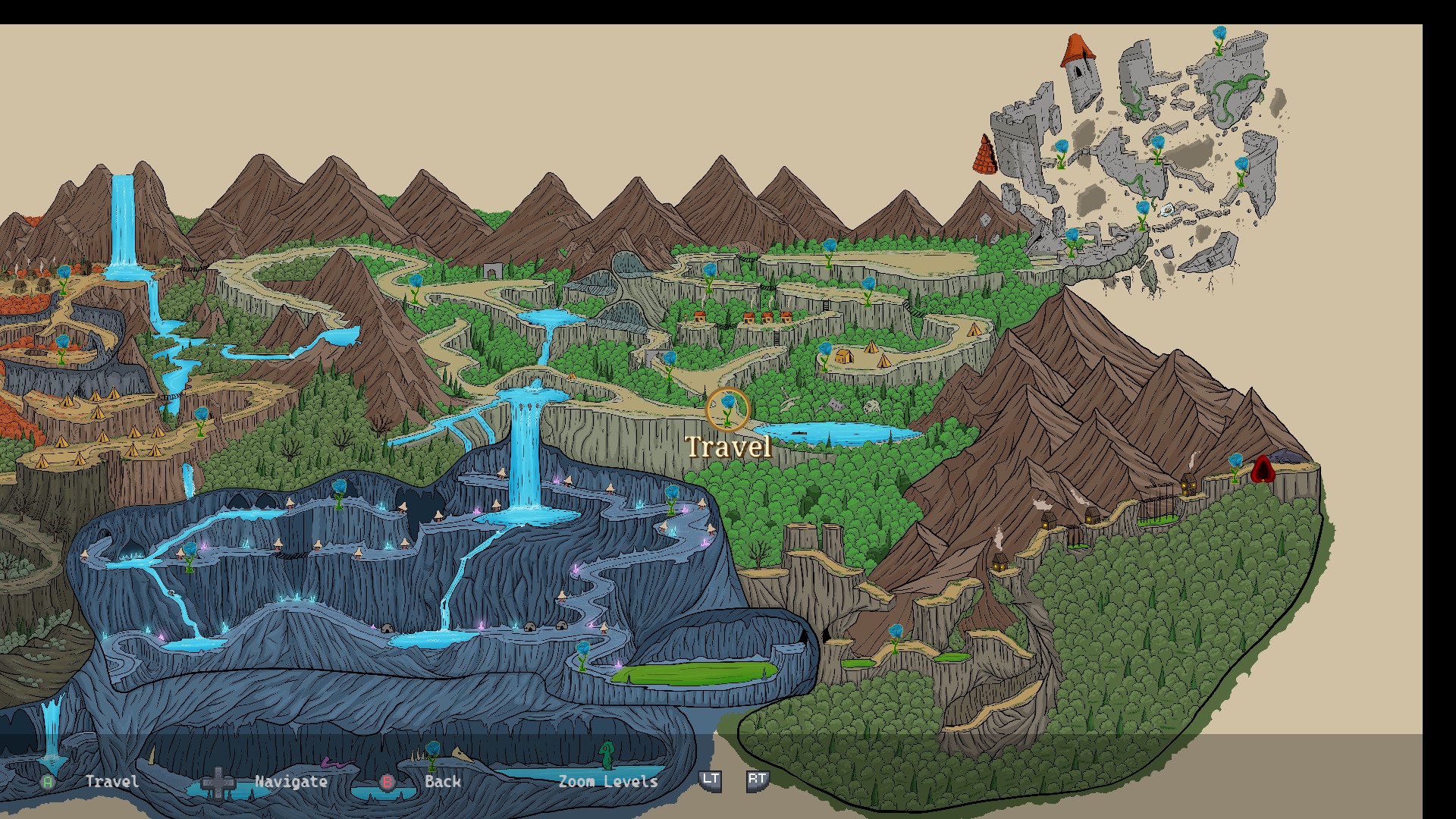Select the rose atop the highest floating ruin
The image size is (1456, 819).
[x=1219, y=38]
